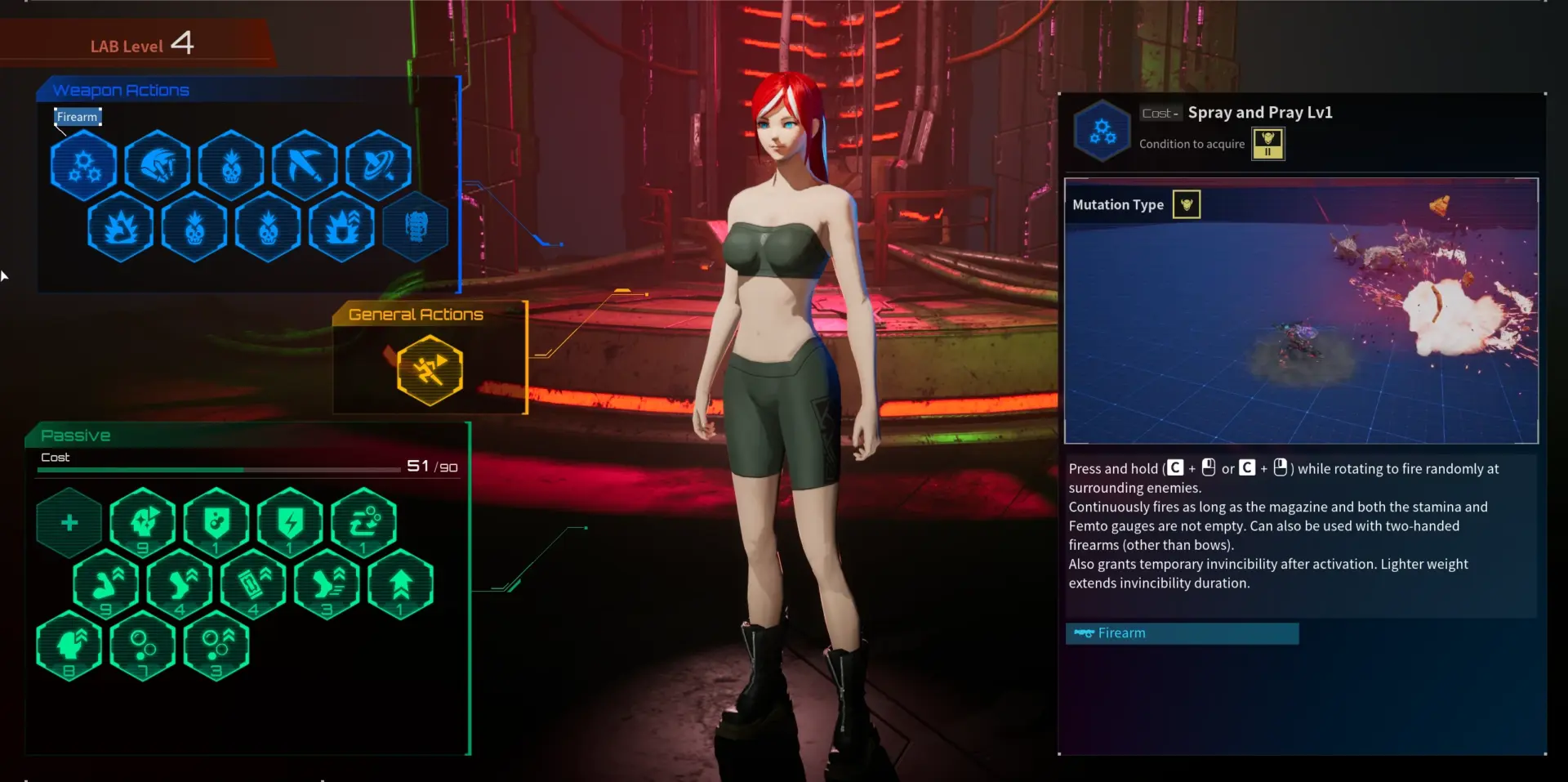Select the three bubbles passive costing 7
This screenshot has height=782, width=1568.
143,646
